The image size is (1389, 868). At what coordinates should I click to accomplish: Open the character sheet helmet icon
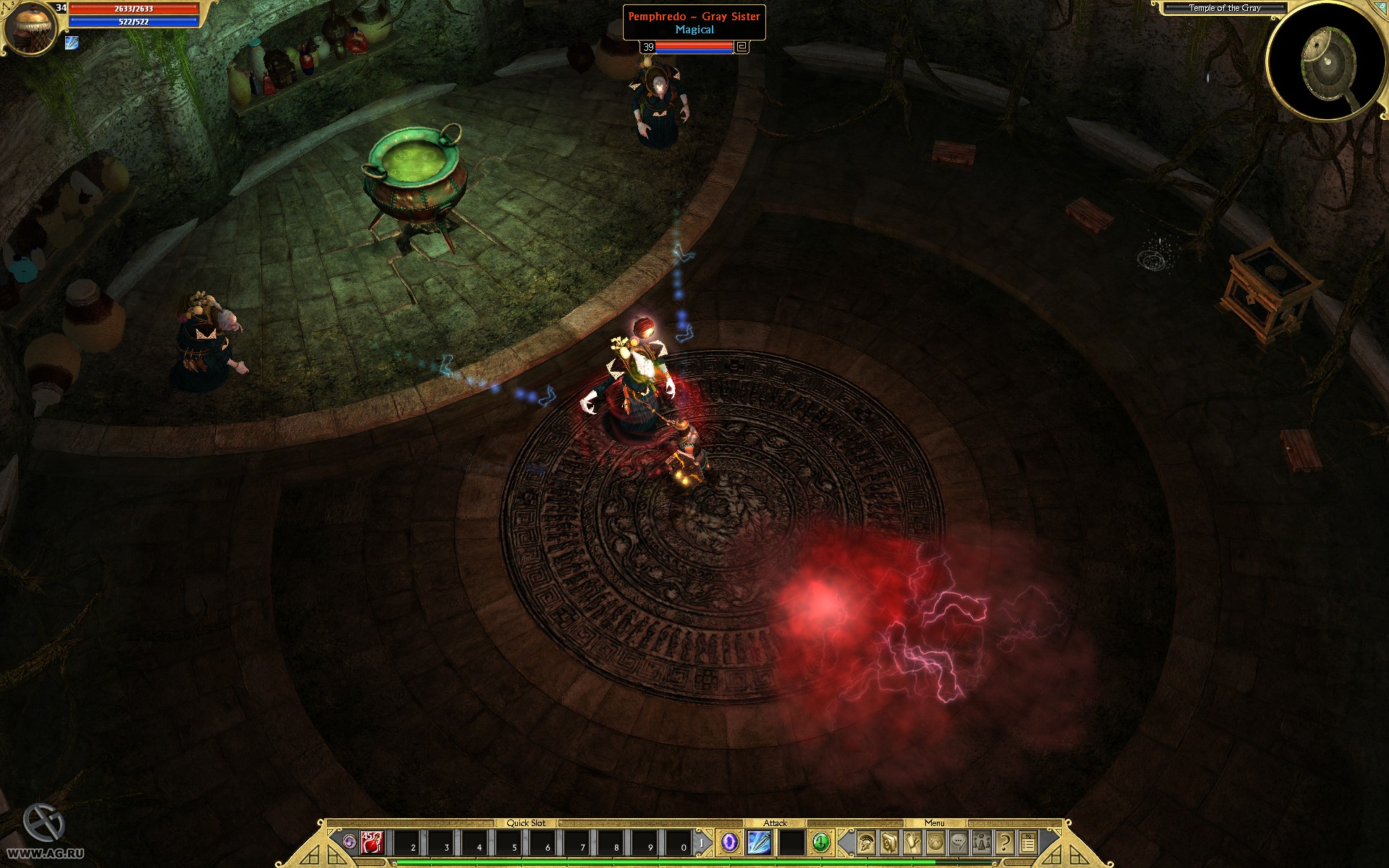[x=865, y=842]
